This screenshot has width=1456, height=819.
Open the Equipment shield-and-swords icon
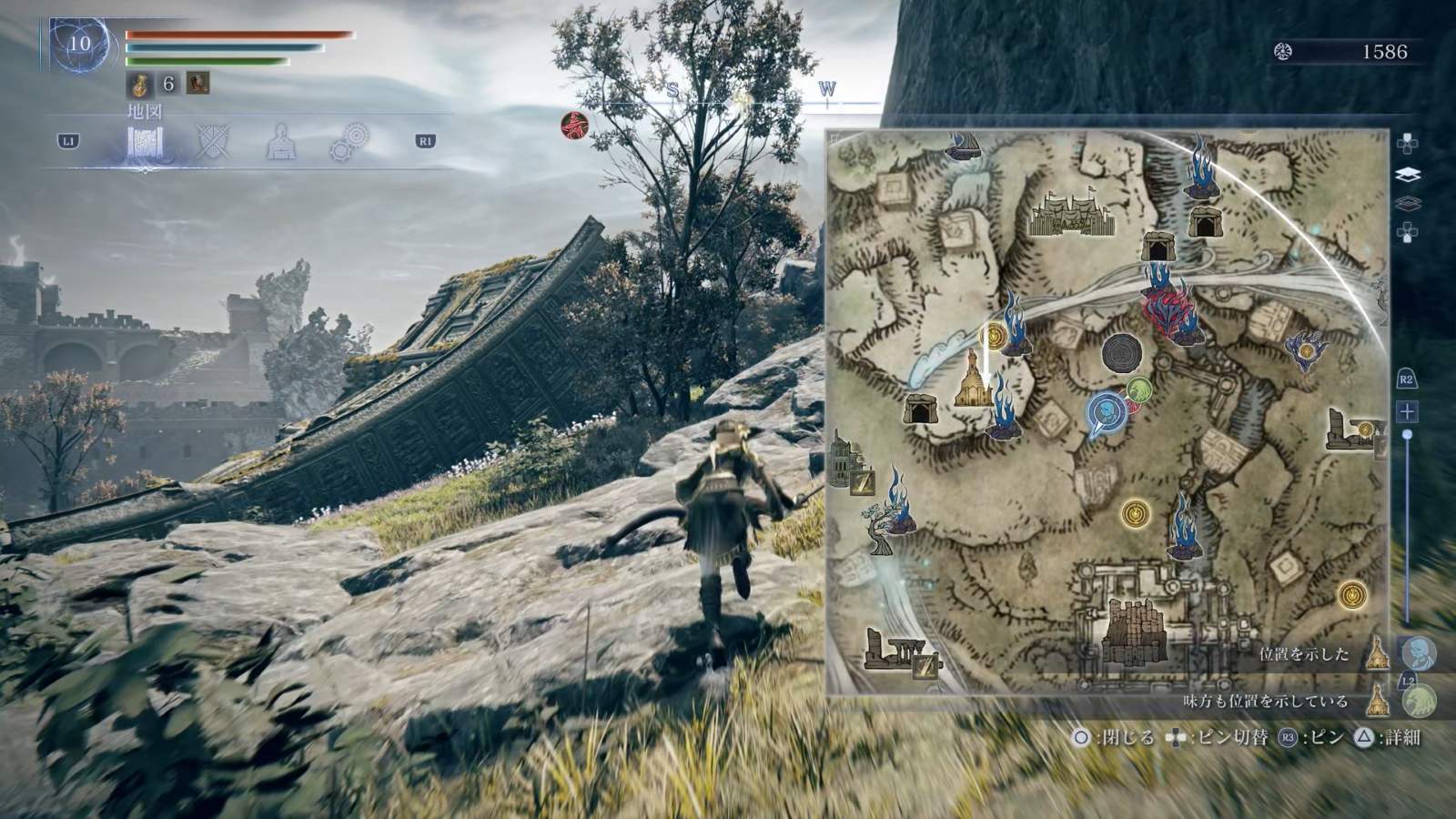(x=213, y=140)
